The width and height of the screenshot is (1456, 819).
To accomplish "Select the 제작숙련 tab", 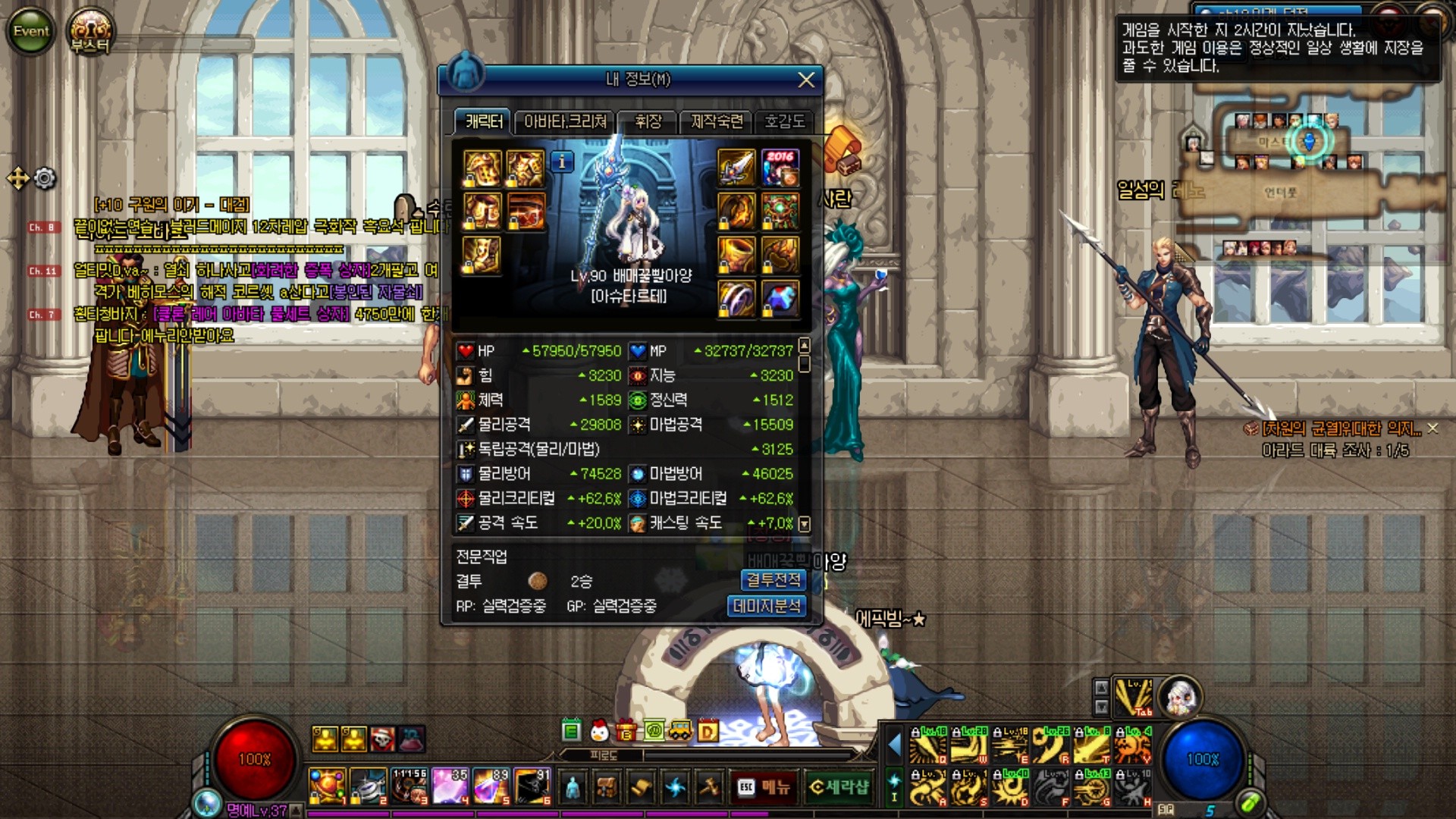I will (716, 121).
